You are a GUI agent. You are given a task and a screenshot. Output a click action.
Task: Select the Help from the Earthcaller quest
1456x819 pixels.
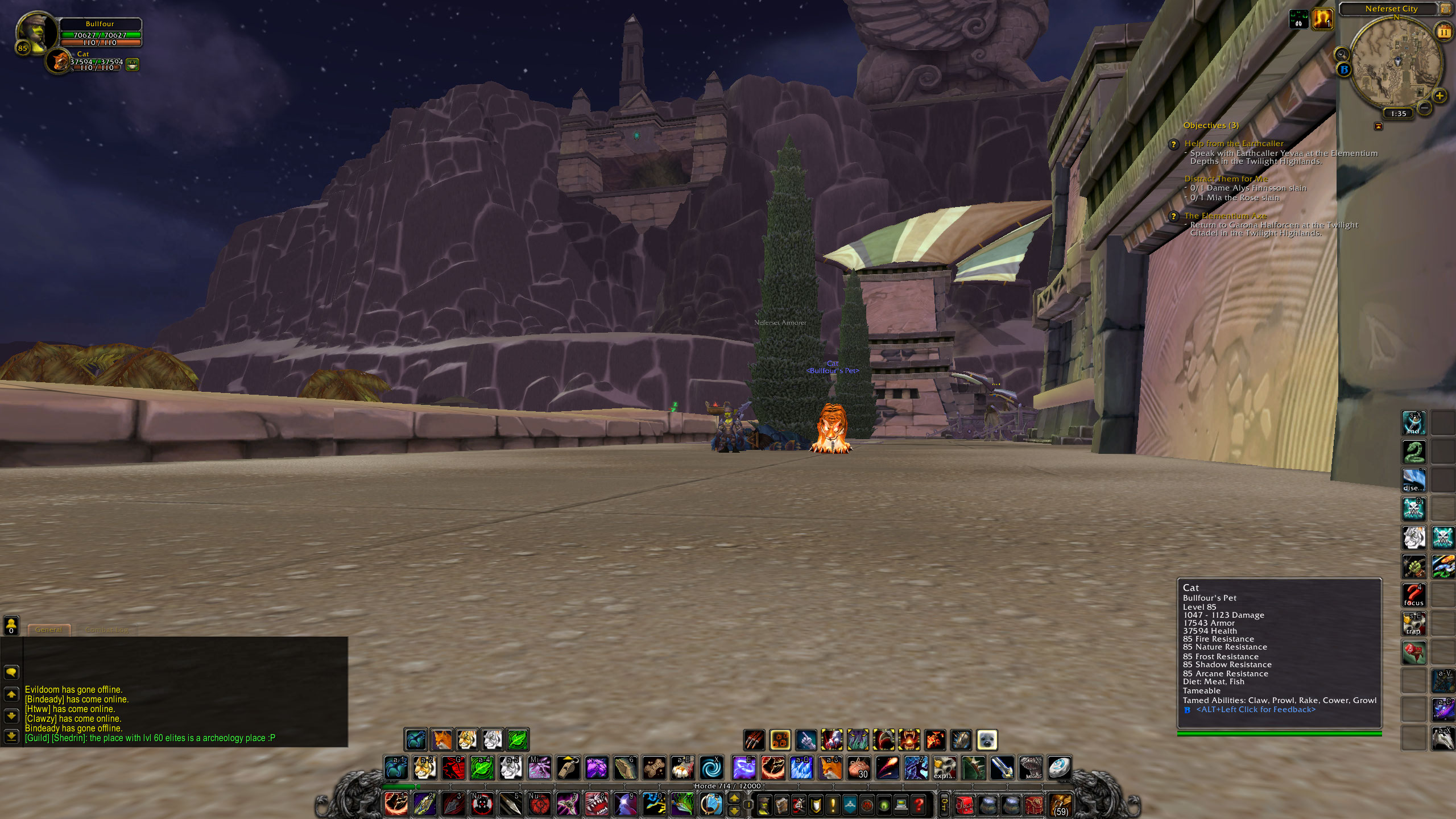tap(1234, 143)
